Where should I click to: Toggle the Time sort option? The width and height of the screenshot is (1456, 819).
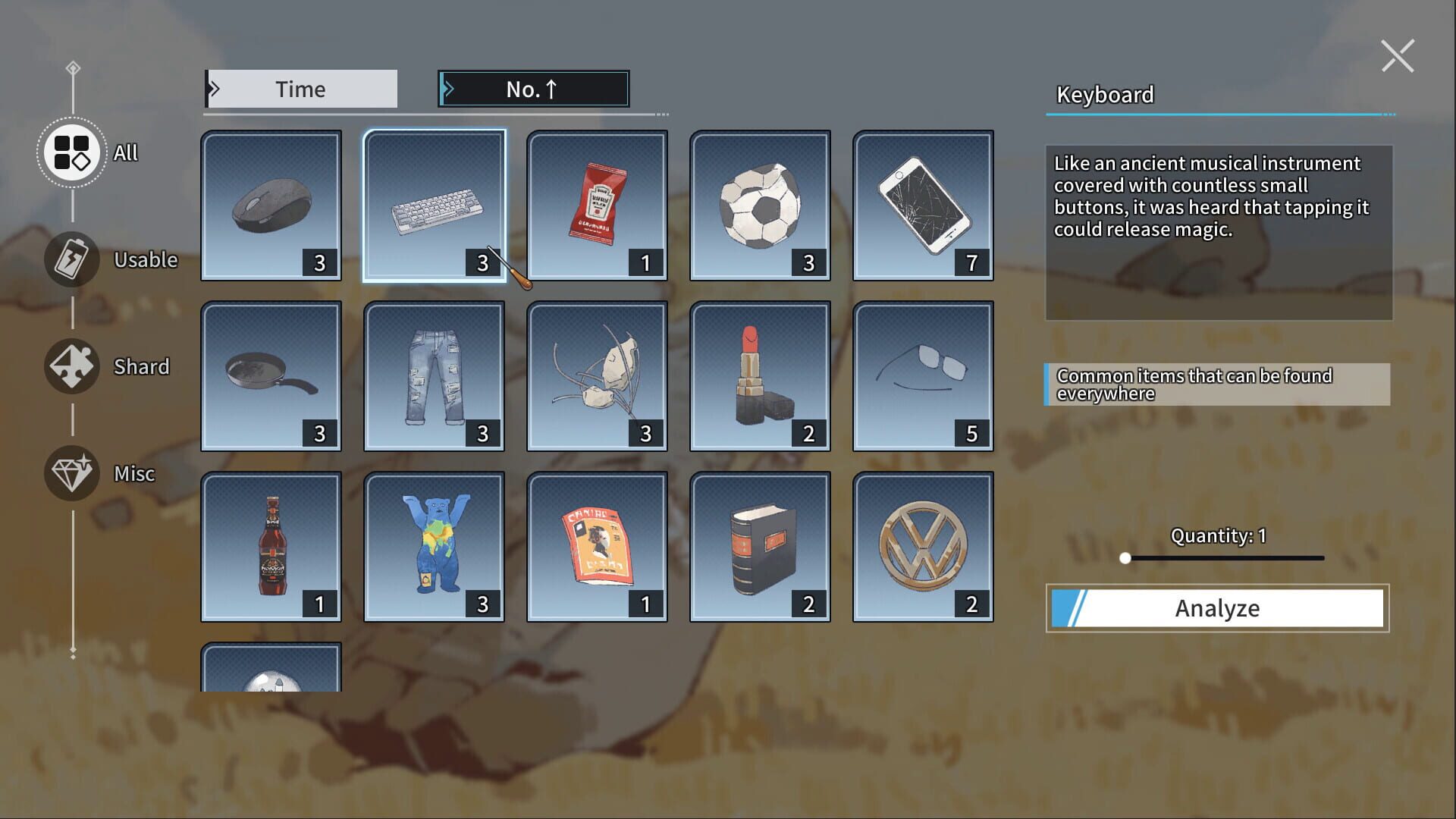[300, 88]
